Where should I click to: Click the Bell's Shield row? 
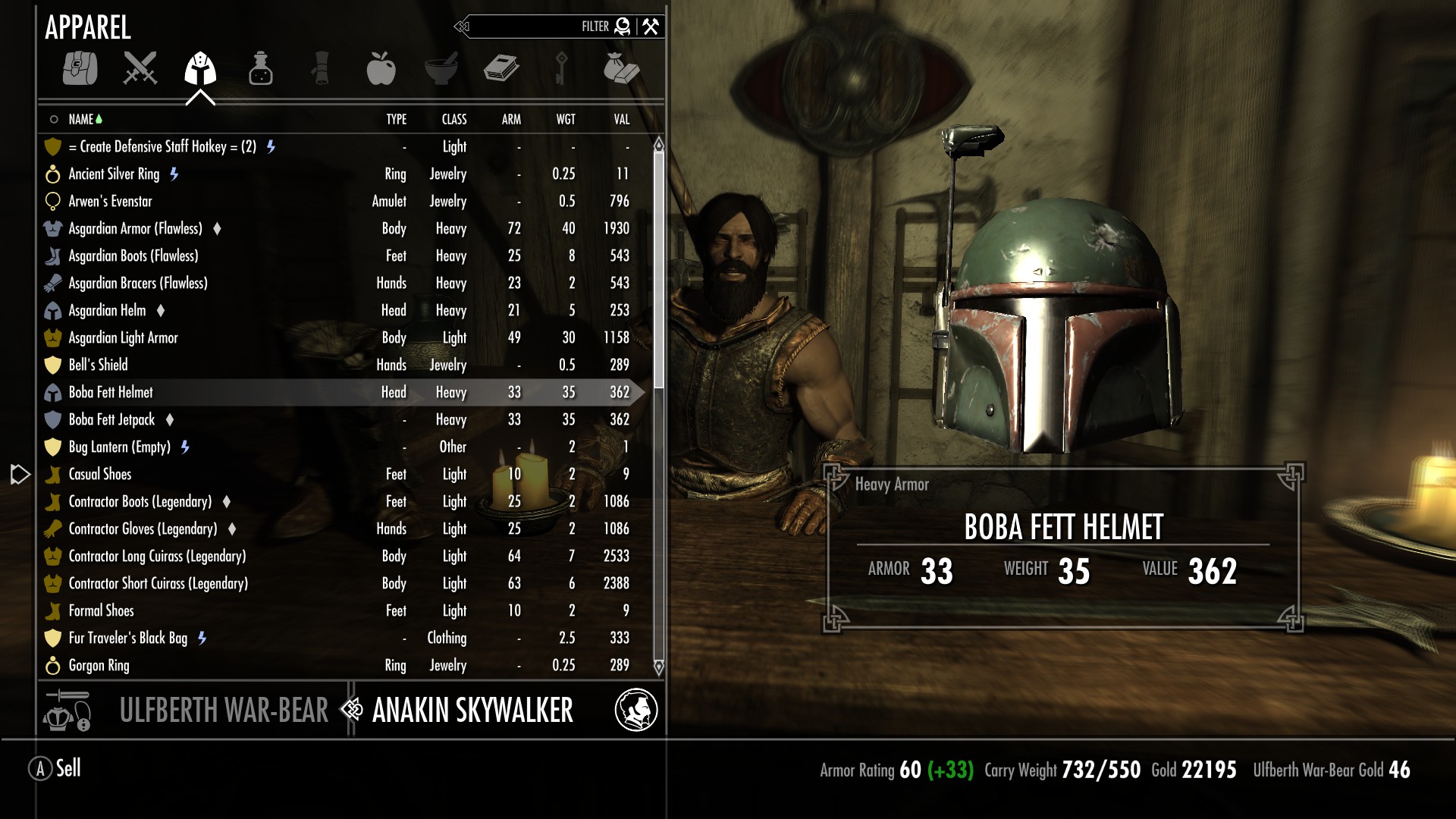pyautogui.click(x=98, y=365)
